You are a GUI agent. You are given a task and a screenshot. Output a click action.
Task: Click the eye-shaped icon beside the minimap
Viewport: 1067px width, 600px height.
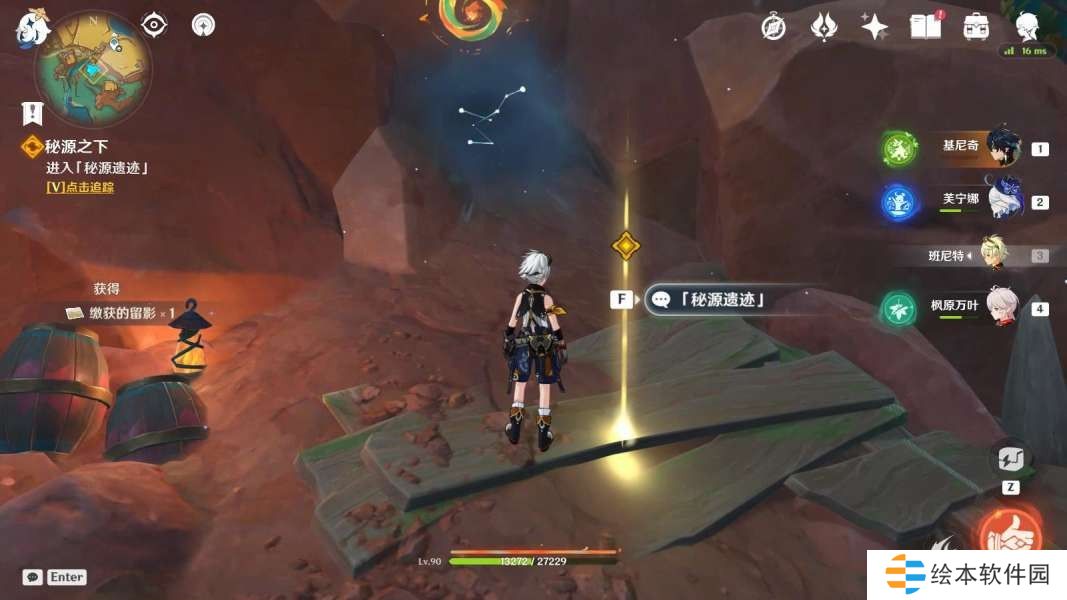pyautogui.click(x=154, y=24)
